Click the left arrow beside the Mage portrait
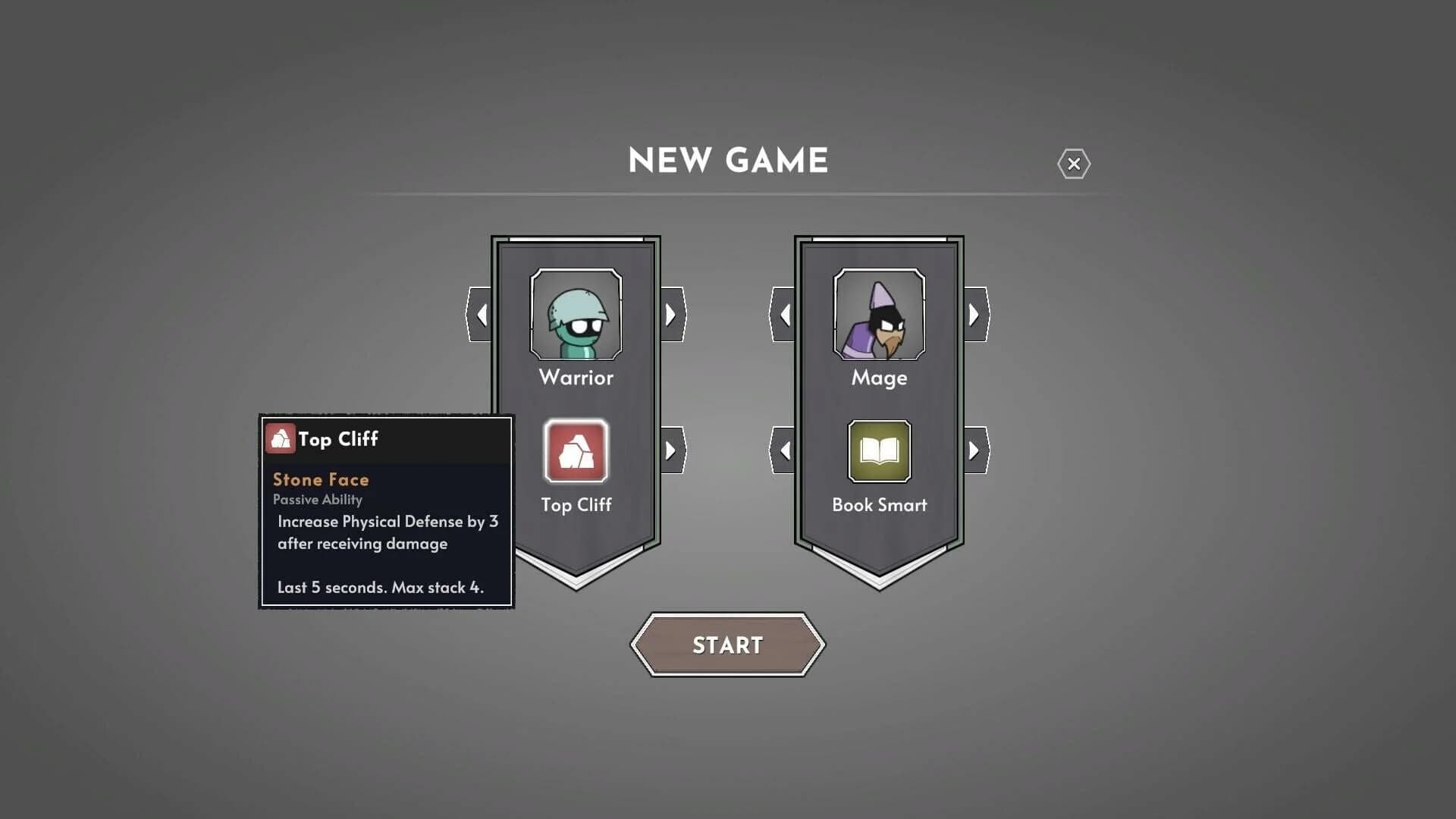This screenshot has height=819, width=1456. (785, 314)
